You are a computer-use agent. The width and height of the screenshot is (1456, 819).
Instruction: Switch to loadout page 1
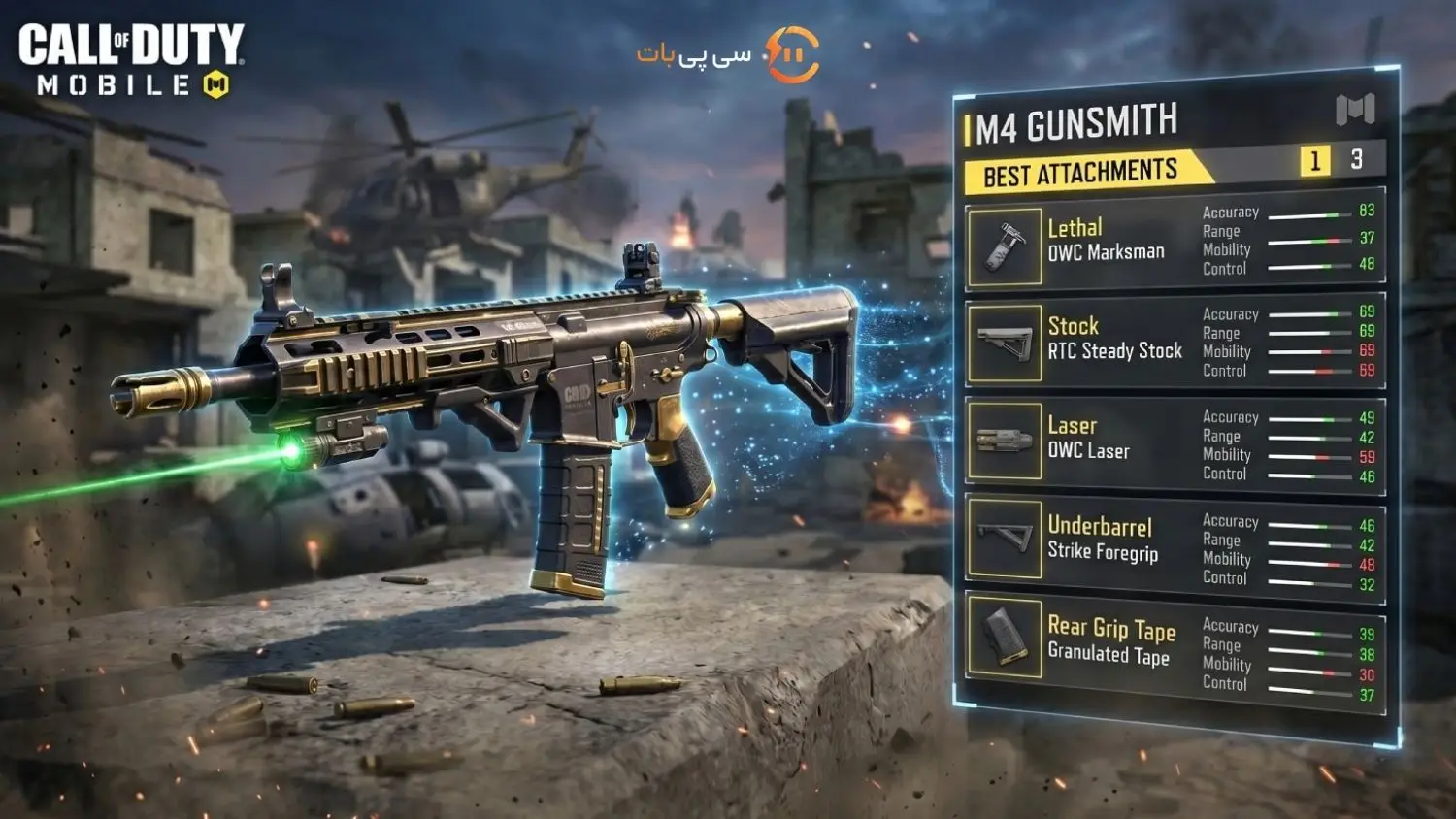click(1314, 160)
